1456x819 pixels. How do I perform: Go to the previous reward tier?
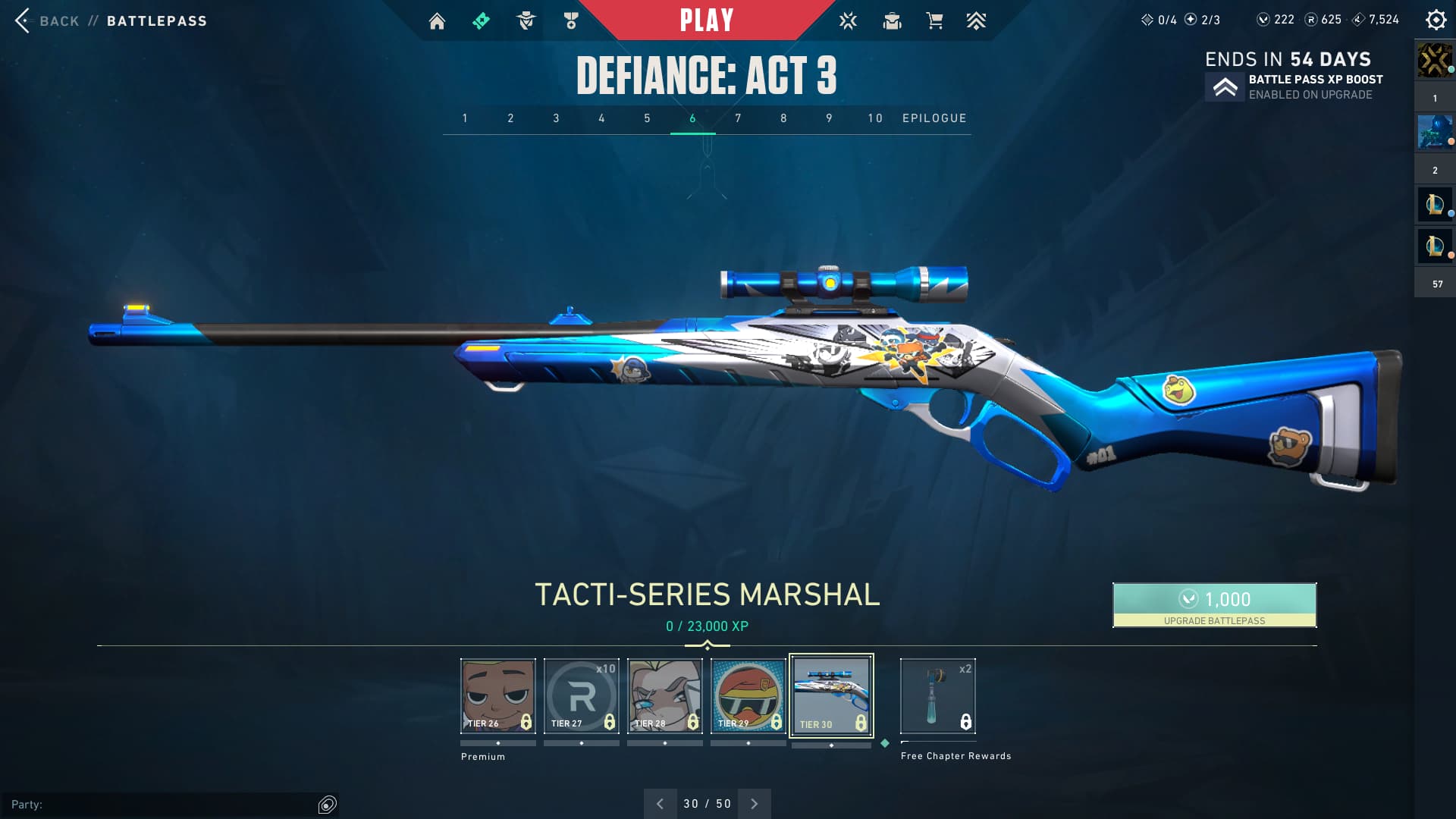(x=660, y=804)
